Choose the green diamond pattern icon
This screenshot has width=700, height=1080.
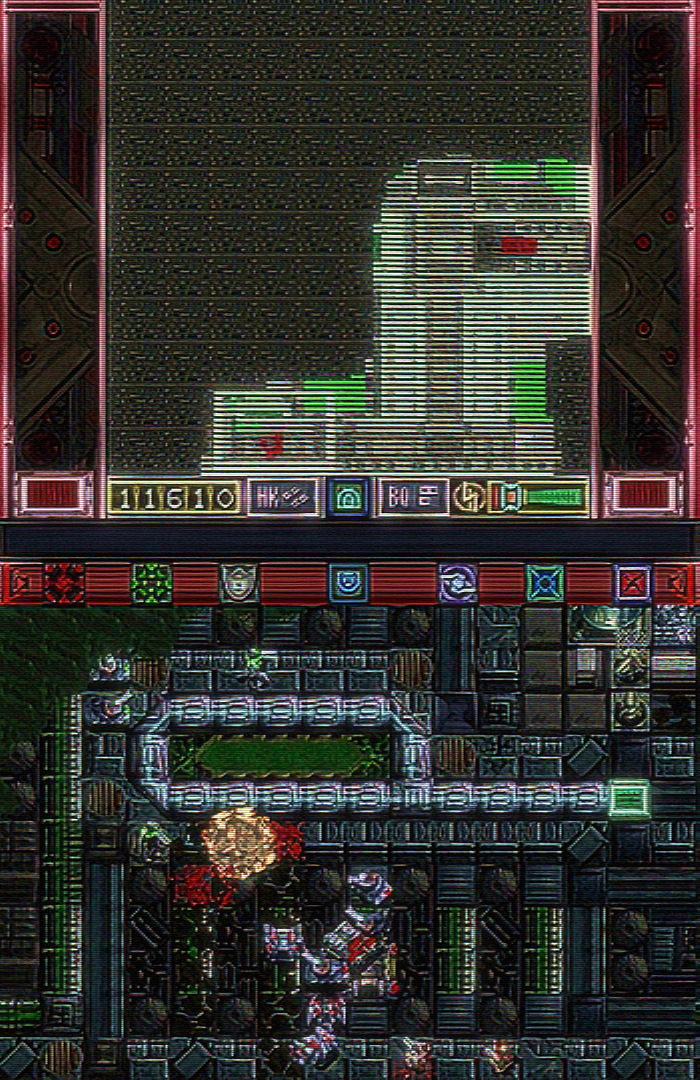(151, 582)
